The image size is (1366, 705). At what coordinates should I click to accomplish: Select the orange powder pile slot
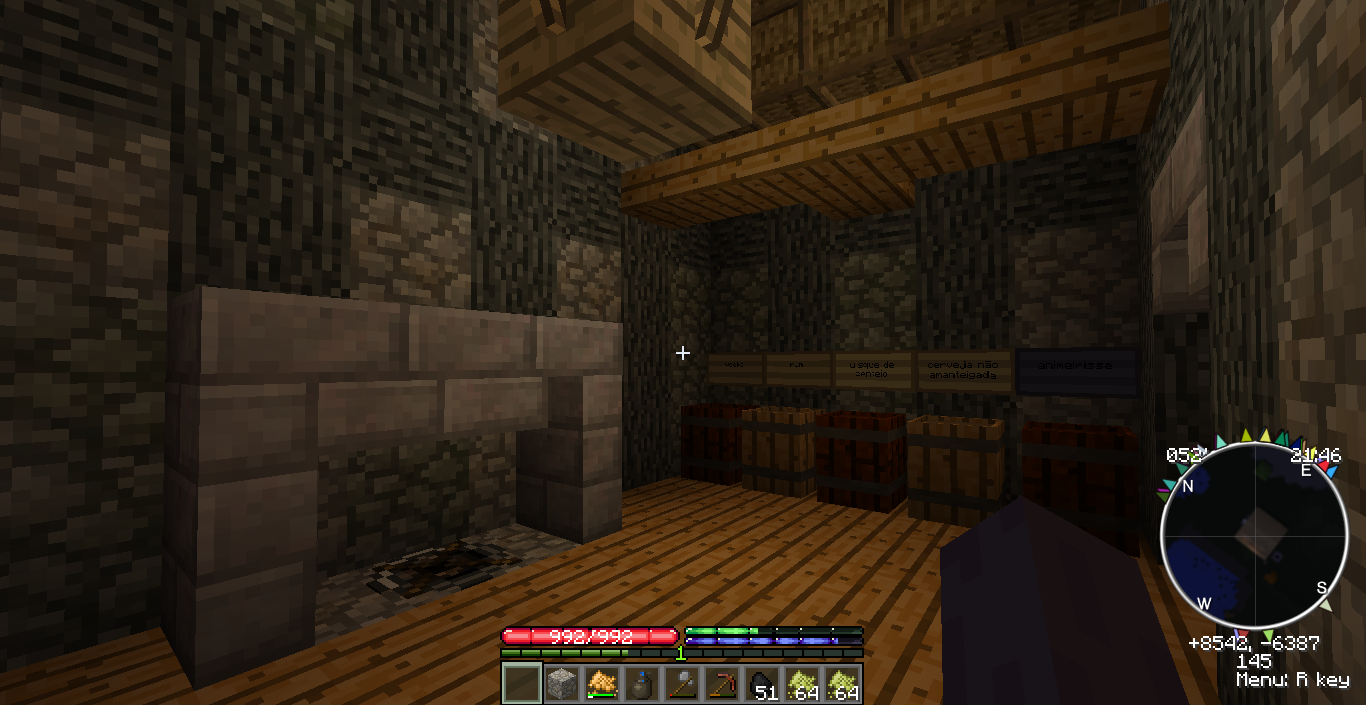[601, 684]
